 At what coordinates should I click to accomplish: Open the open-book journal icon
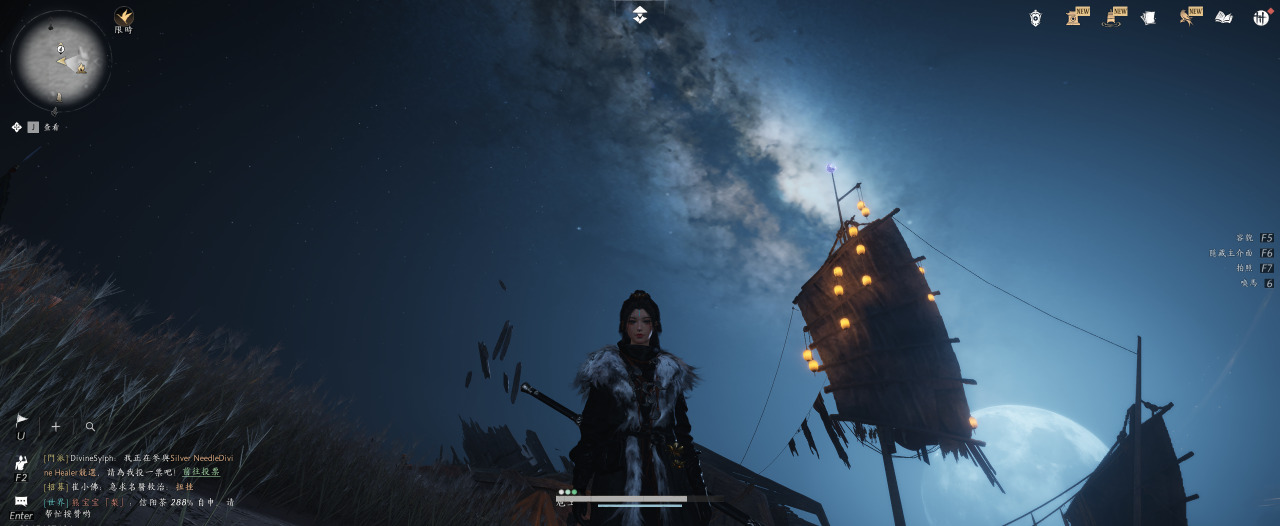(x=1224, y=18)
